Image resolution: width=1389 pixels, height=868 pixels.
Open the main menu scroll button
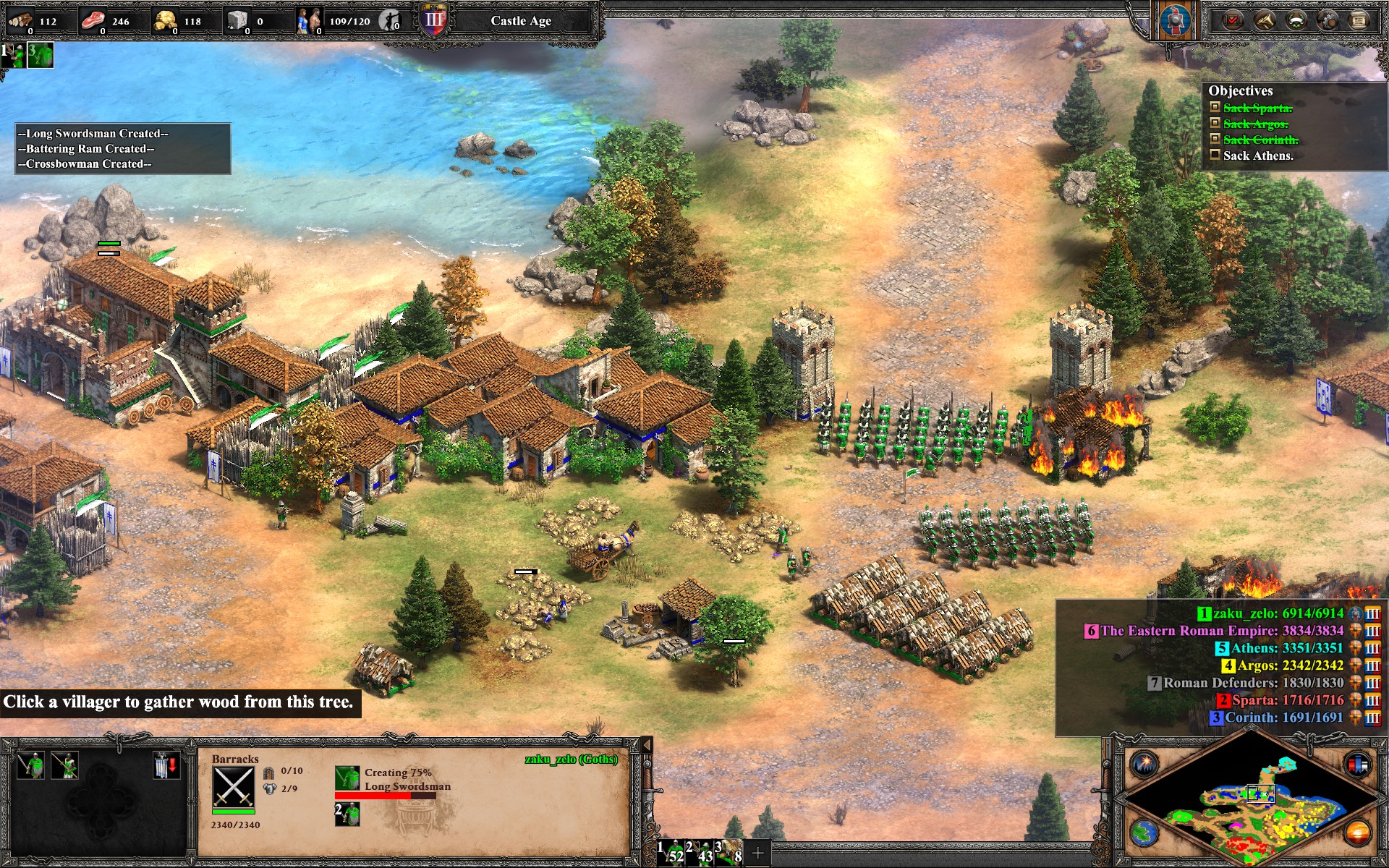(x=1359, y=20)
